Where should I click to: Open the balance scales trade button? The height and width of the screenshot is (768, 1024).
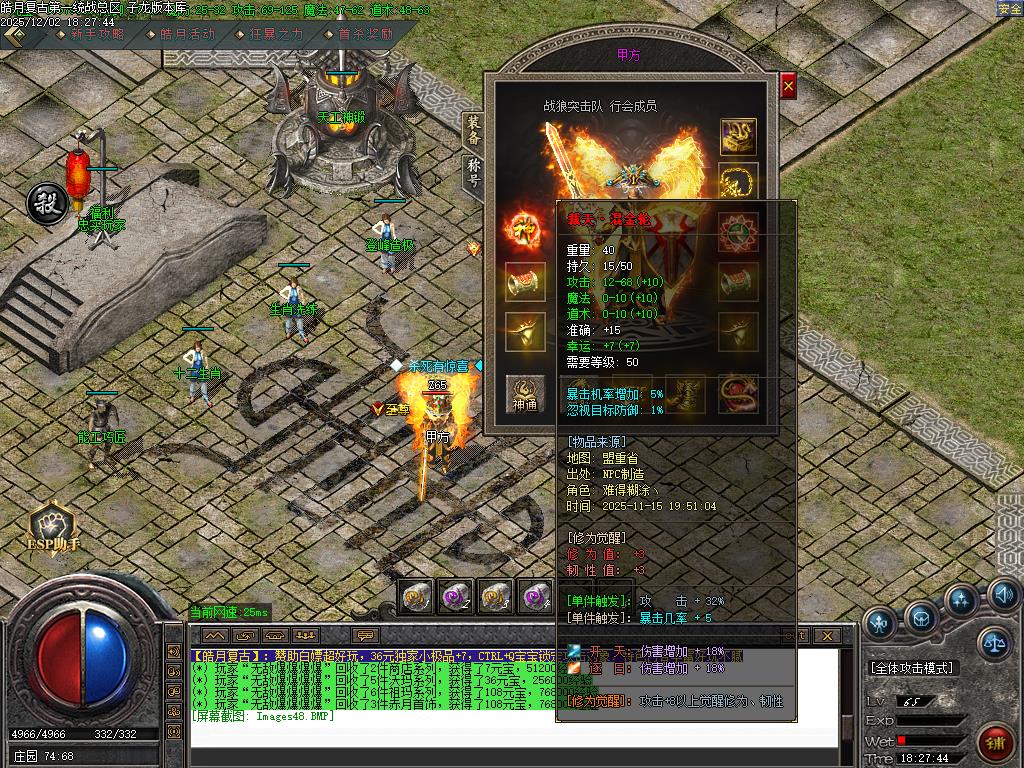pos(994,641)
